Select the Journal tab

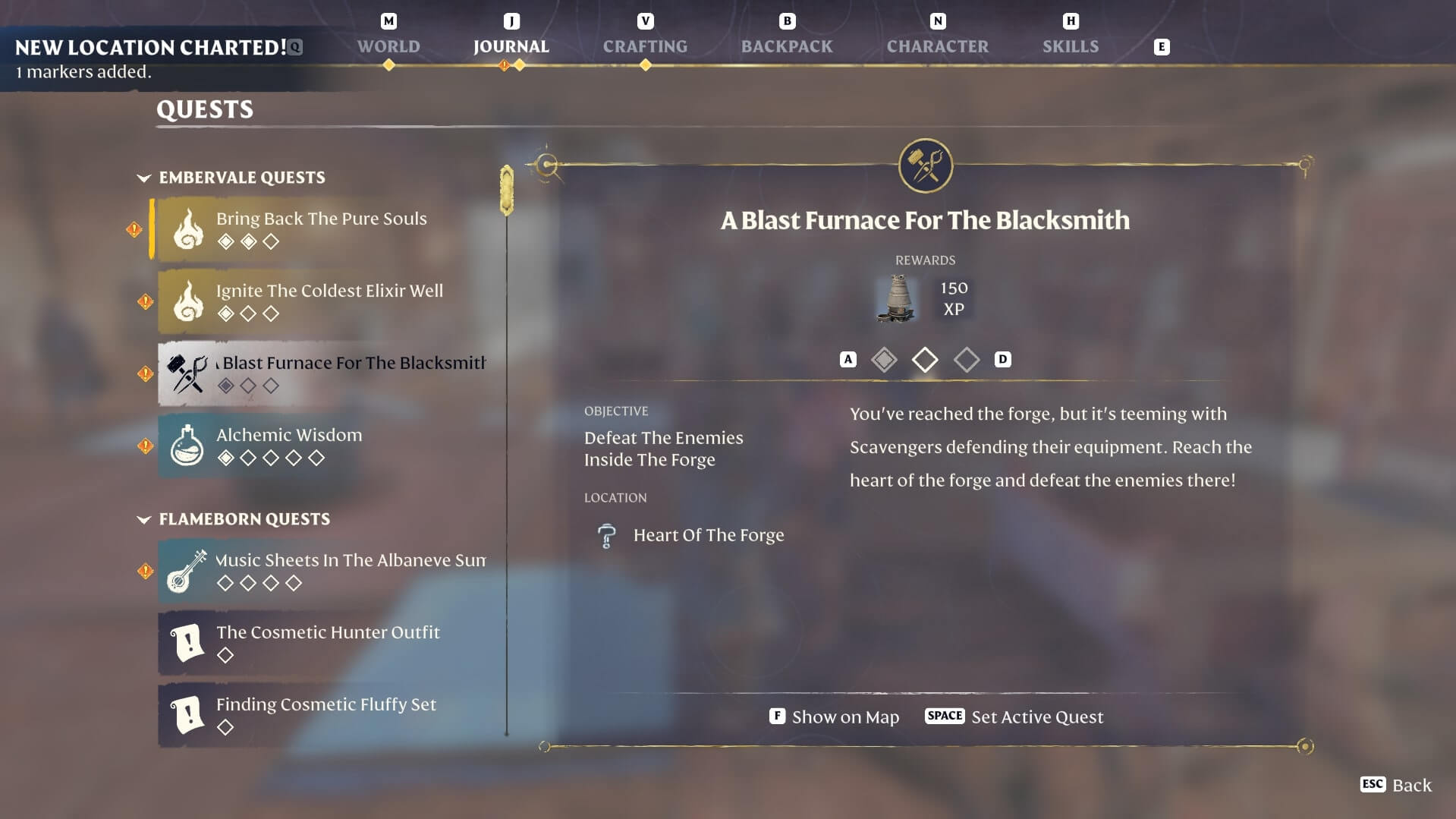pyautogui.click(x=511, y=46)
